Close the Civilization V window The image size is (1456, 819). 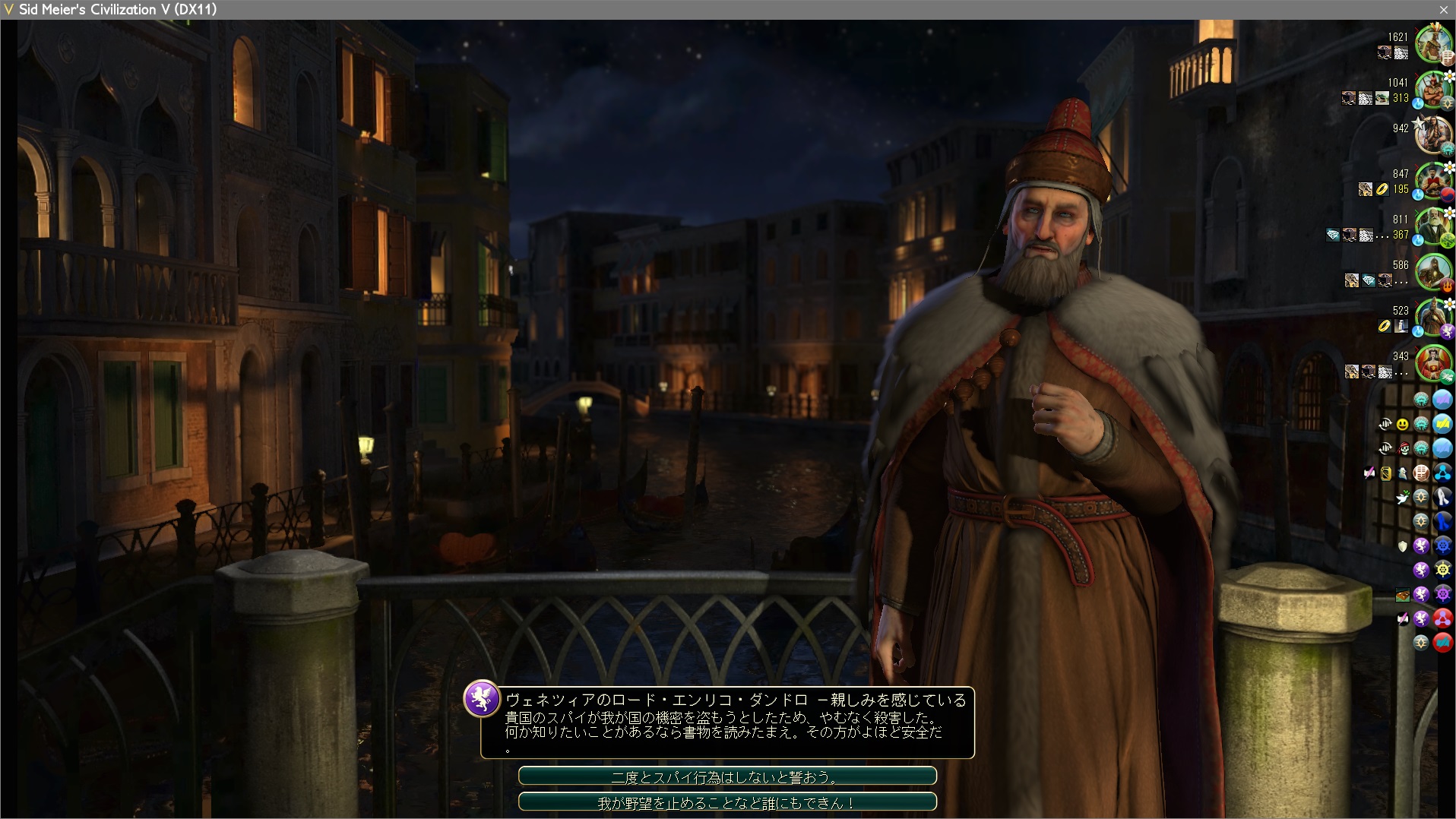[1443, 10]
